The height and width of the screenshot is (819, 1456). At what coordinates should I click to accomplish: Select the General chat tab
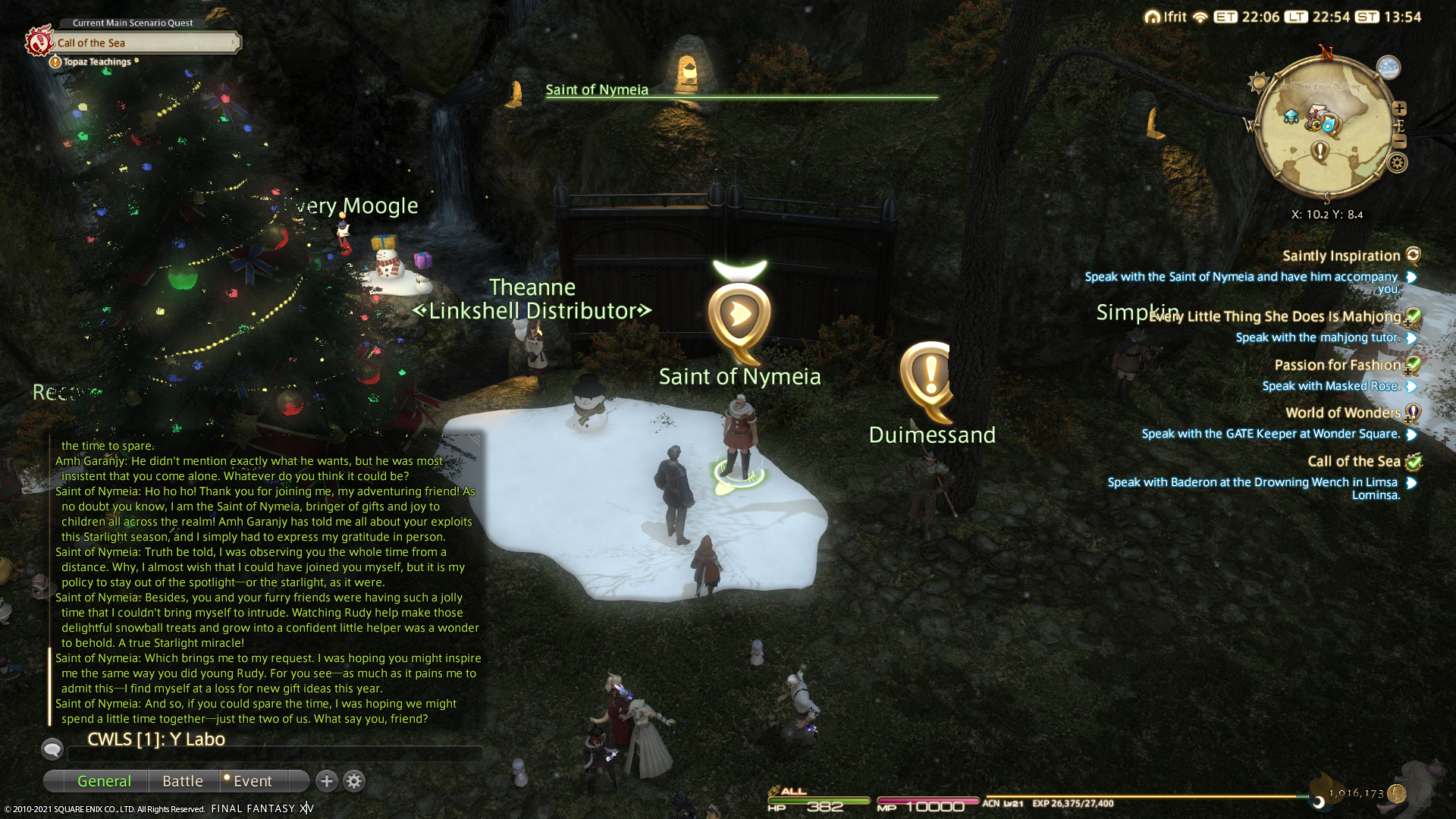pos(104,781)
